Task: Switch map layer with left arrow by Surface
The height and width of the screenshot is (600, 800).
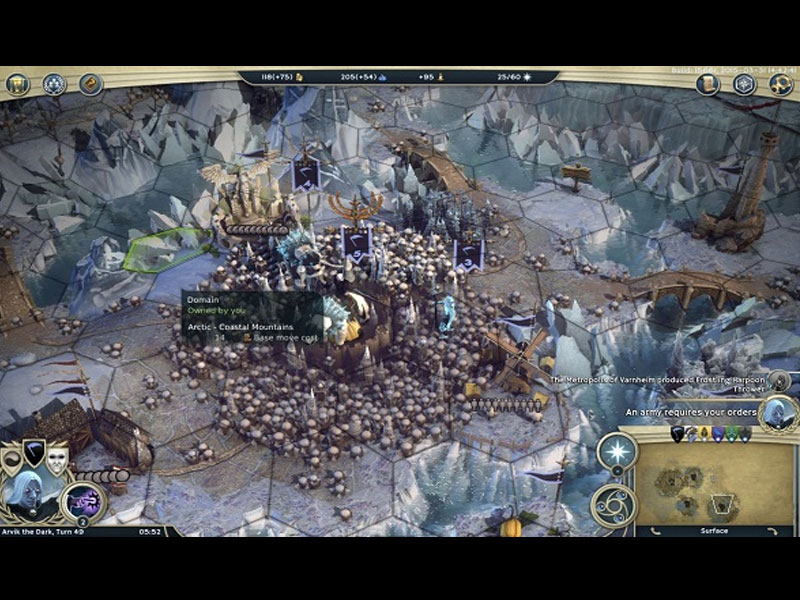Action: (653, 531)
